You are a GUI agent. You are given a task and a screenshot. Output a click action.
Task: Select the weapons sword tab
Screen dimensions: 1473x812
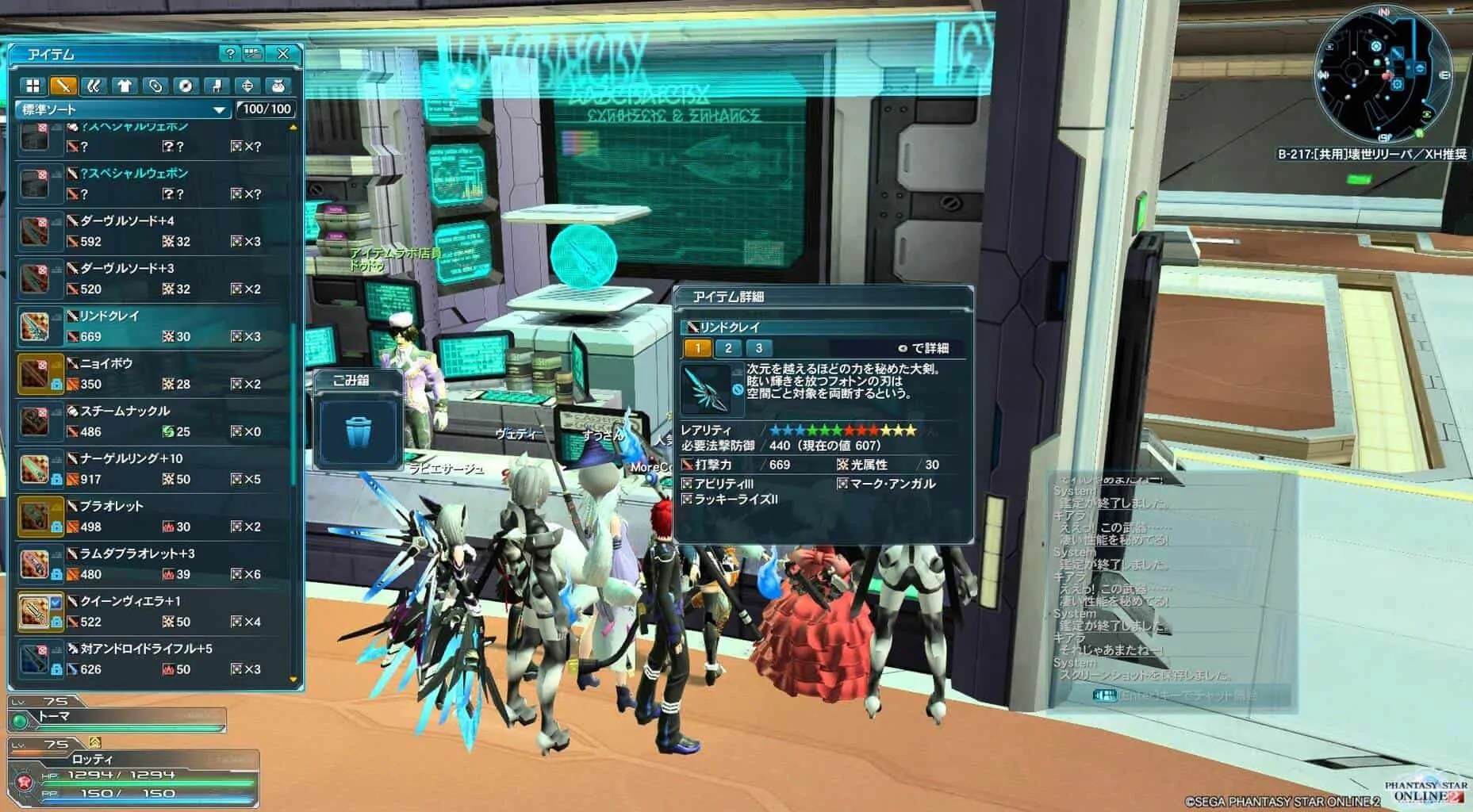(63, 86)
